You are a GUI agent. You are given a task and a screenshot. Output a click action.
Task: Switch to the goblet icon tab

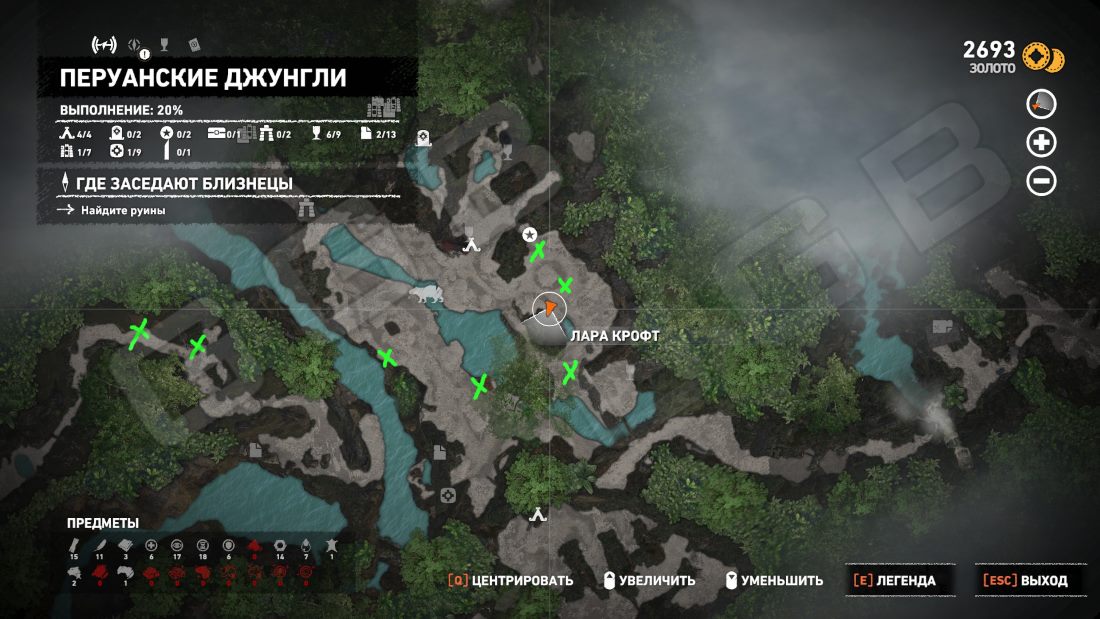(165, 43)
